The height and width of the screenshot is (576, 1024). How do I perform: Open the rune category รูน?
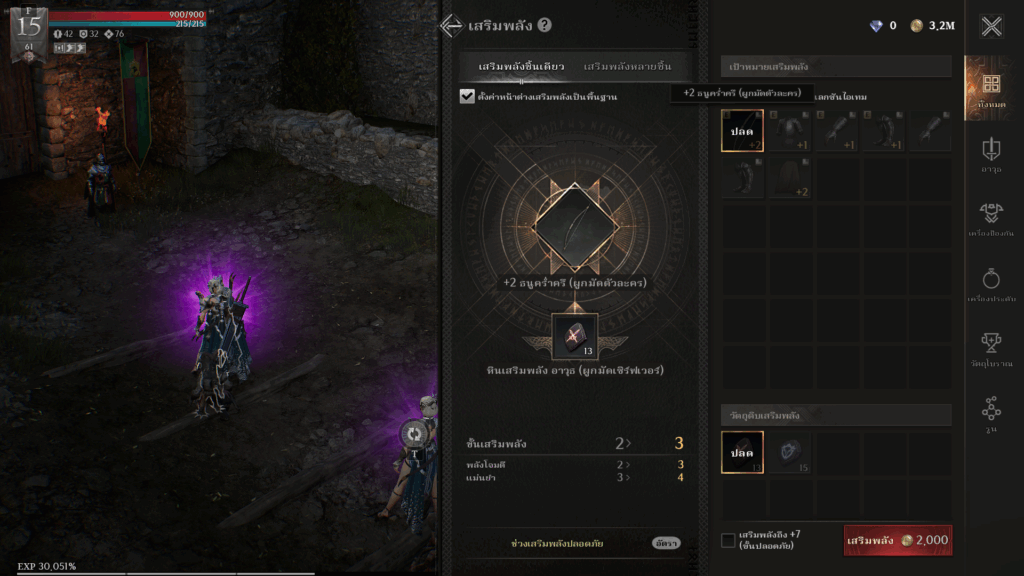(991, 413)
